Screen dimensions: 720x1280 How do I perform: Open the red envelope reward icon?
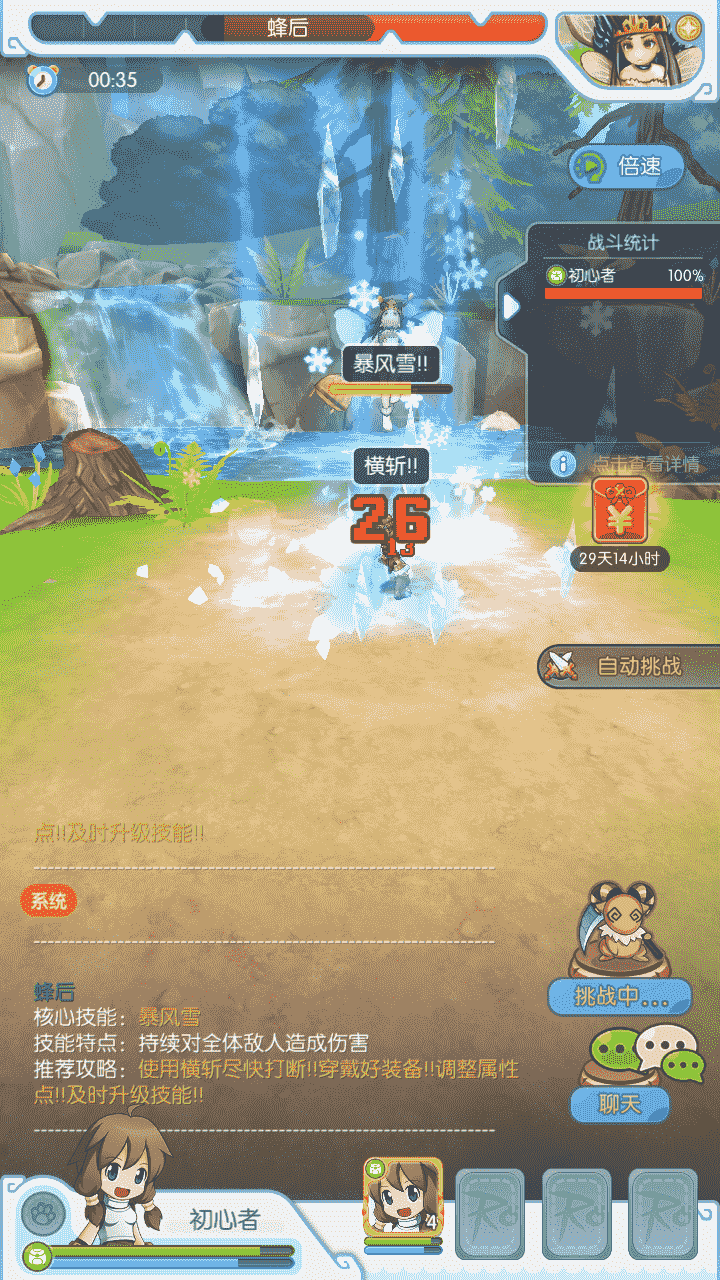pos(620,510)
